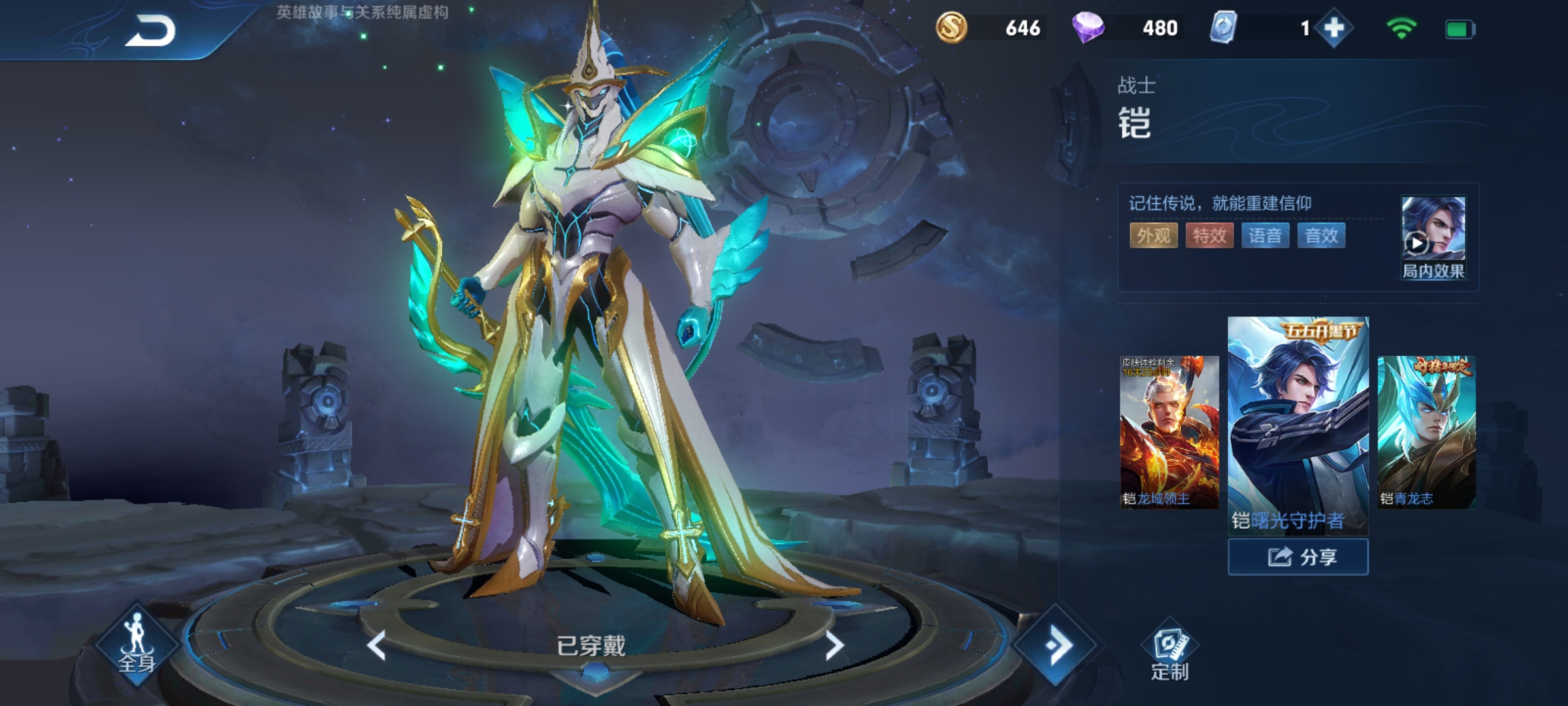Collapse the side panel with diamond arrow
This screenshot has height=706, width=1568.
pos(1054,645)
